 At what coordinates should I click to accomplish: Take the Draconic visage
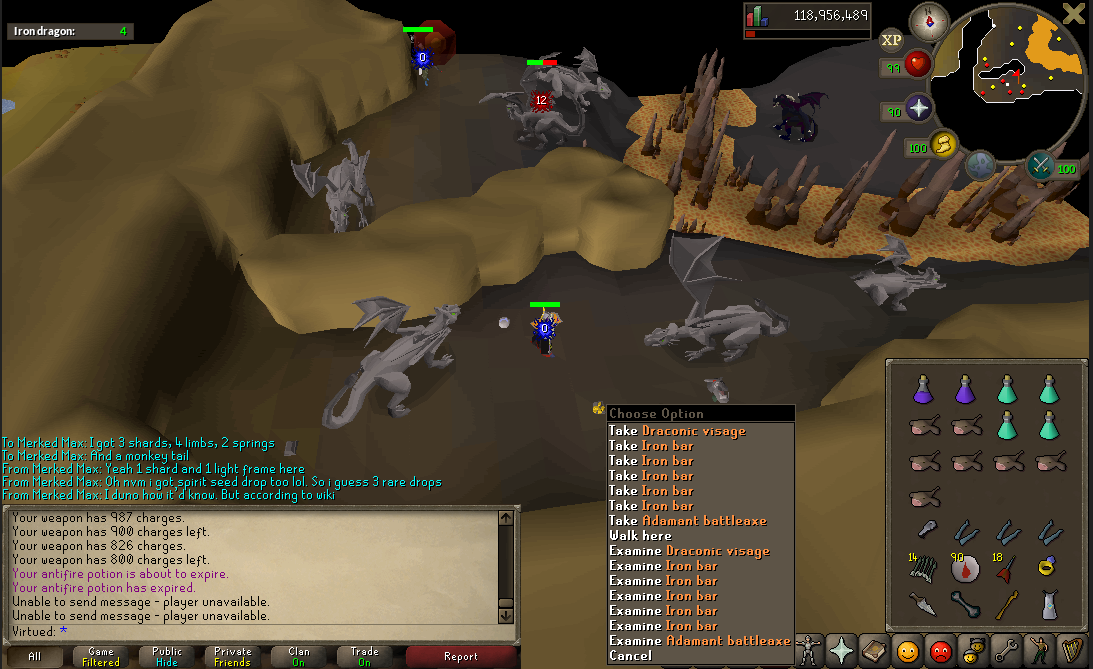(677, 431)
